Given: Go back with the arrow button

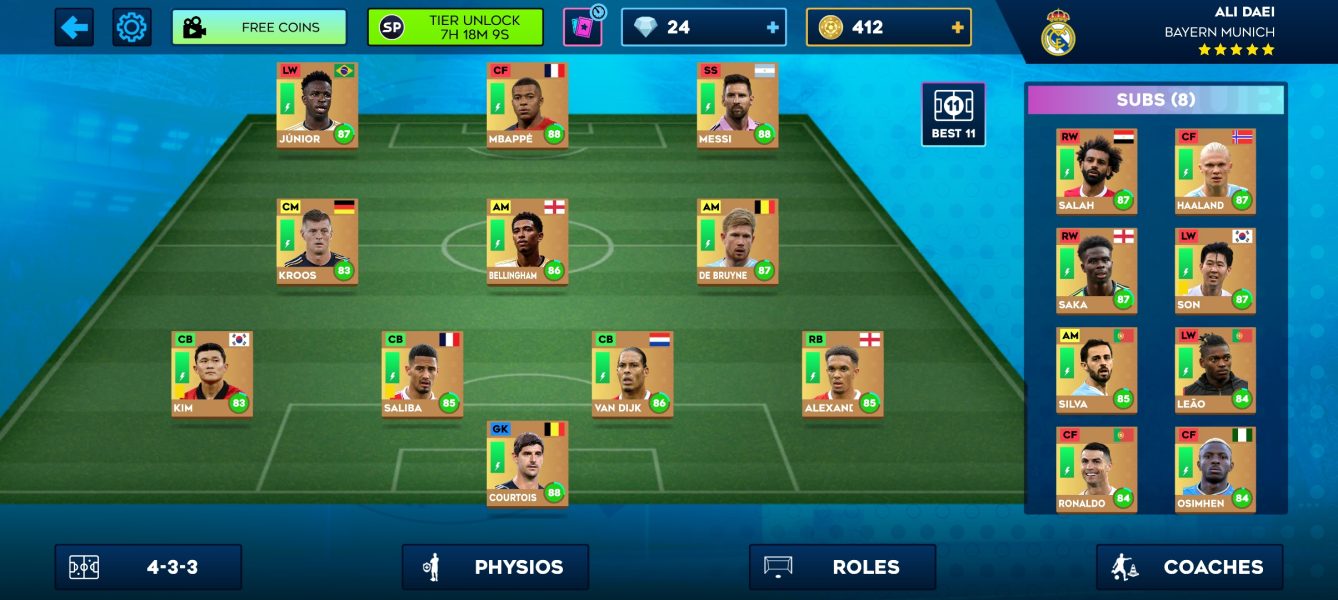Looking at the screenshot, I should pos(74,27).
